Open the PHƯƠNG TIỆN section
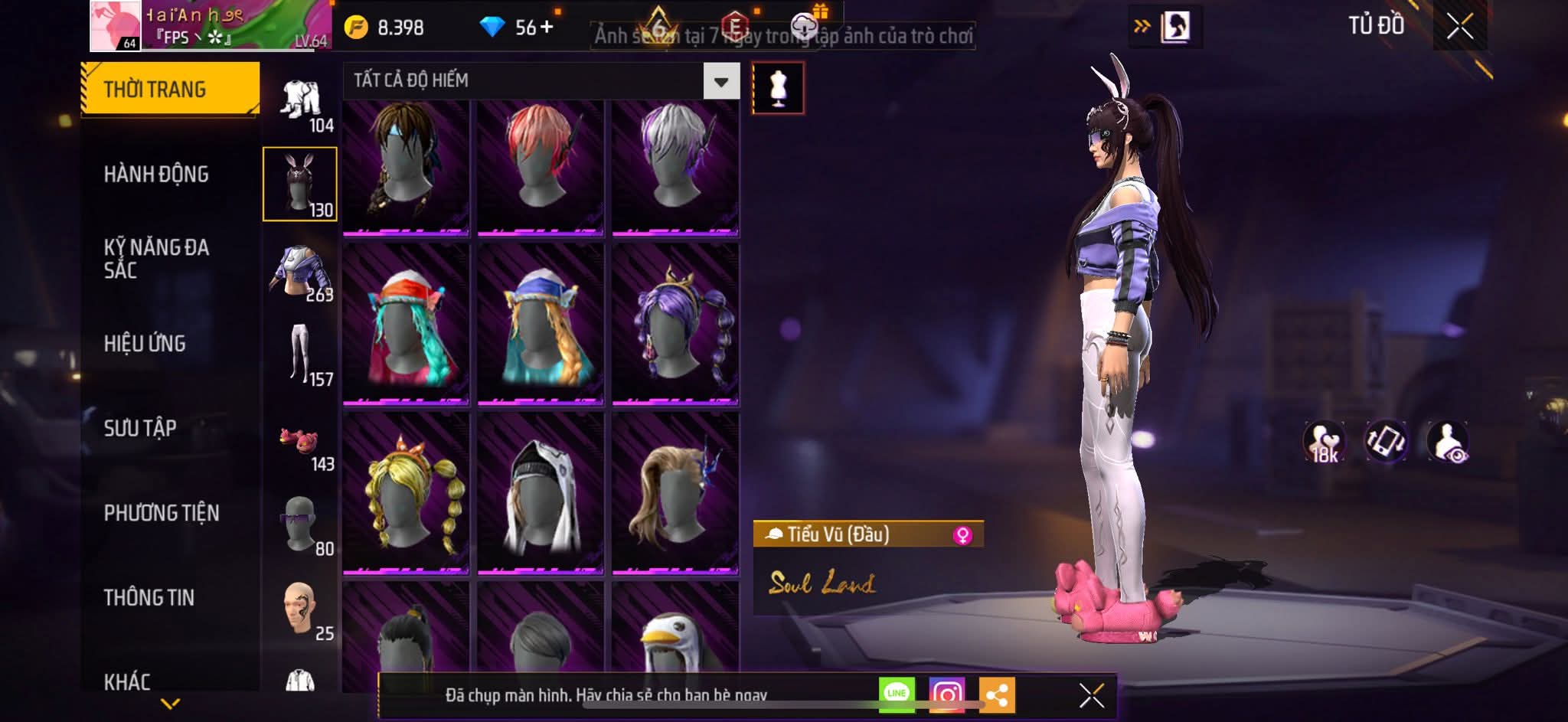 162,512
